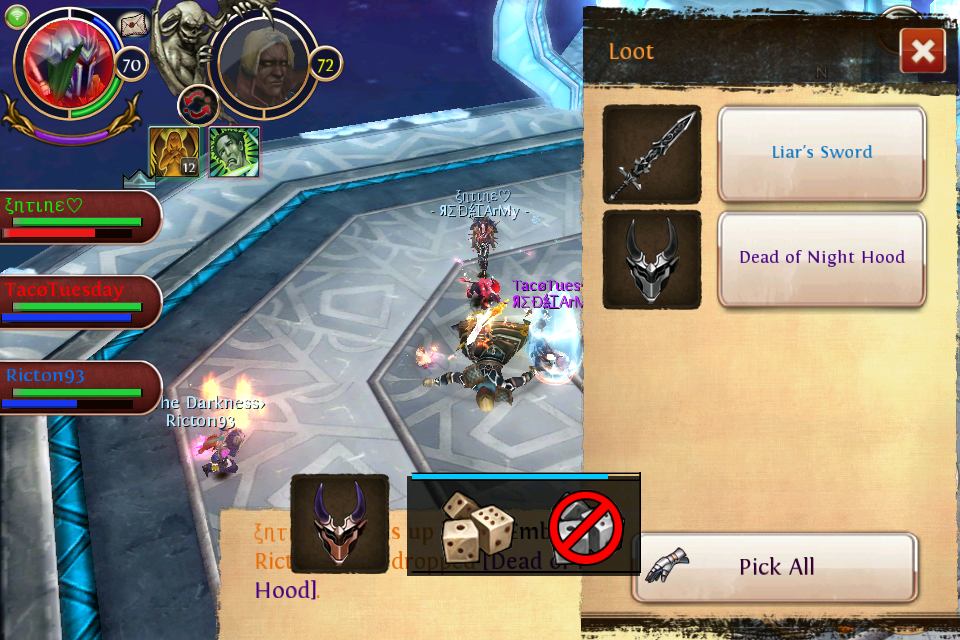
Task: Select the black horned hood icon slot
Action: pyautogui.click(x=652, y=259)
